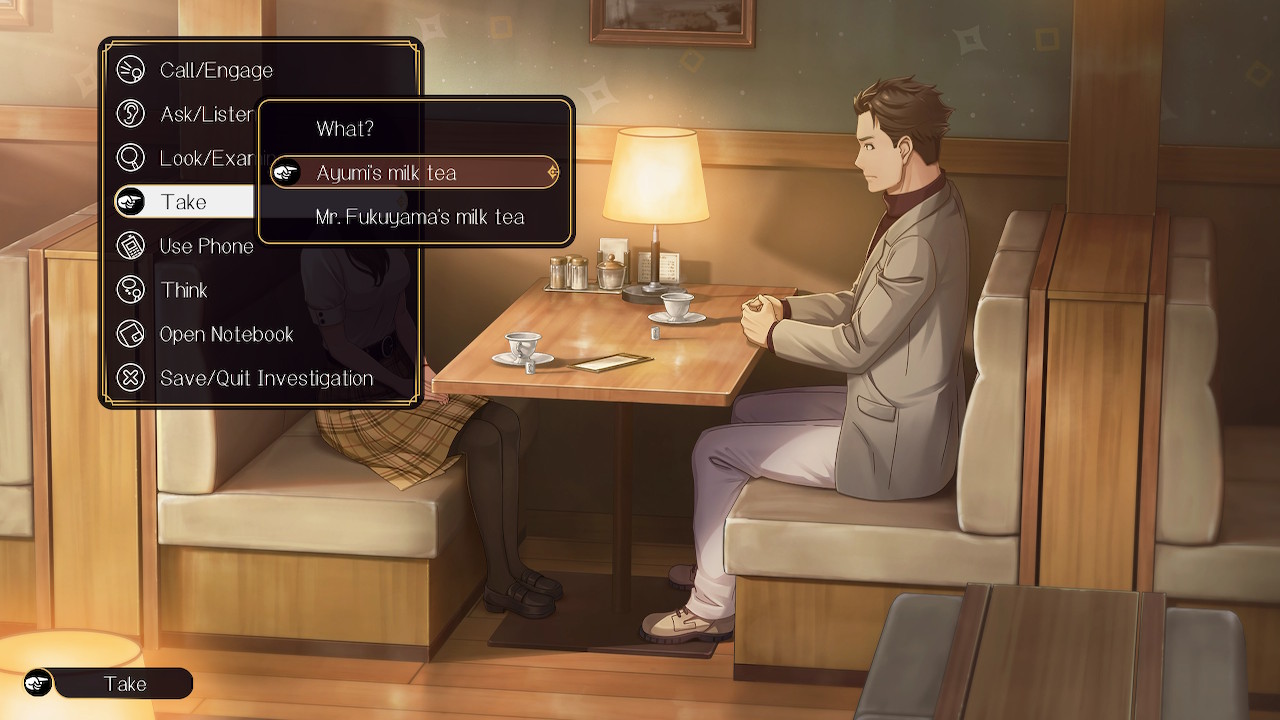The width and height of the screenshot is (1280, 720).
Task: Choose Mr. Fukuyama's milk tea option
Action: (419, 217)
